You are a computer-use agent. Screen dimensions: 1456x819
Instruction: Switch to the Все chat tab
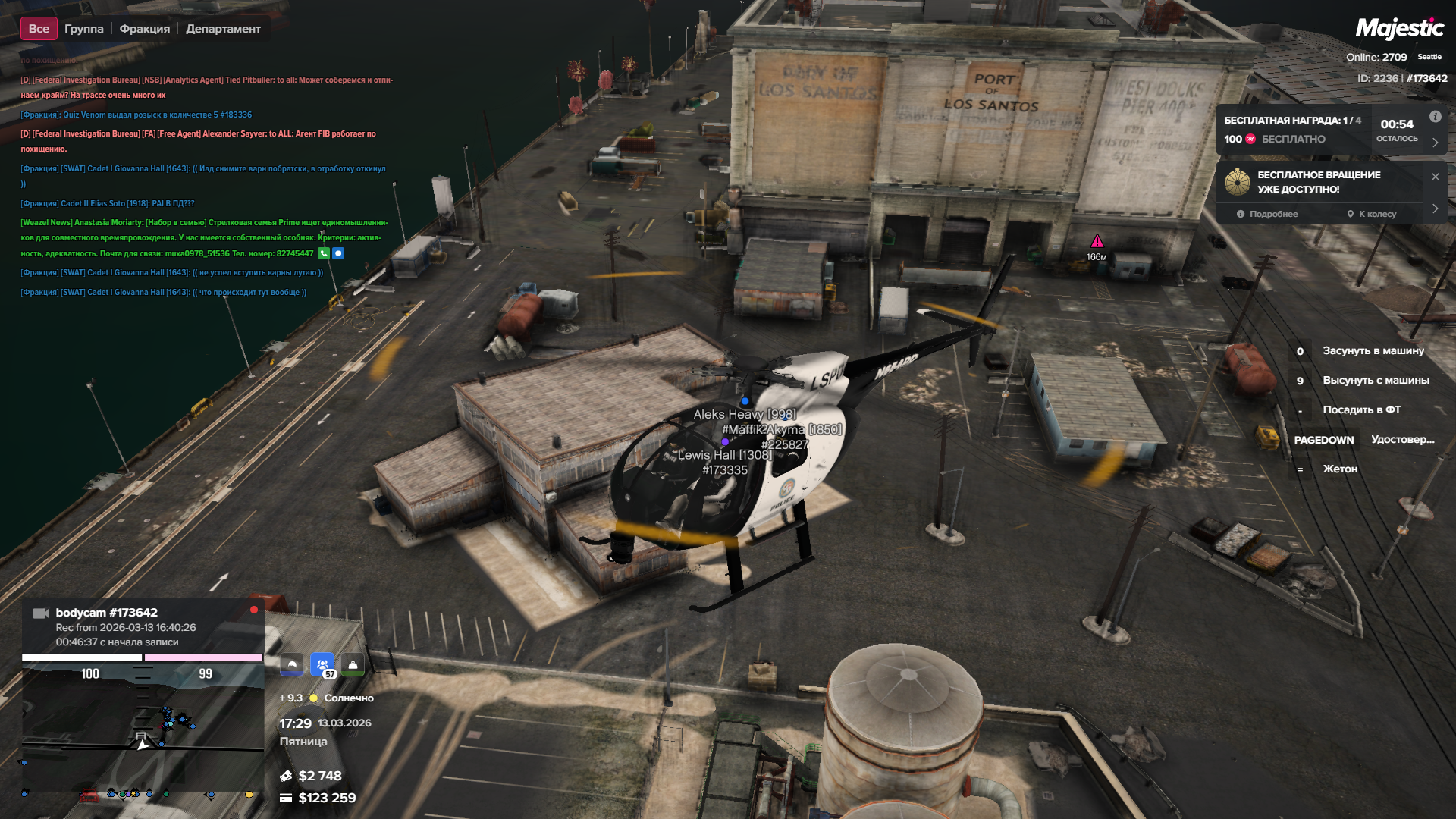(39, 29)
